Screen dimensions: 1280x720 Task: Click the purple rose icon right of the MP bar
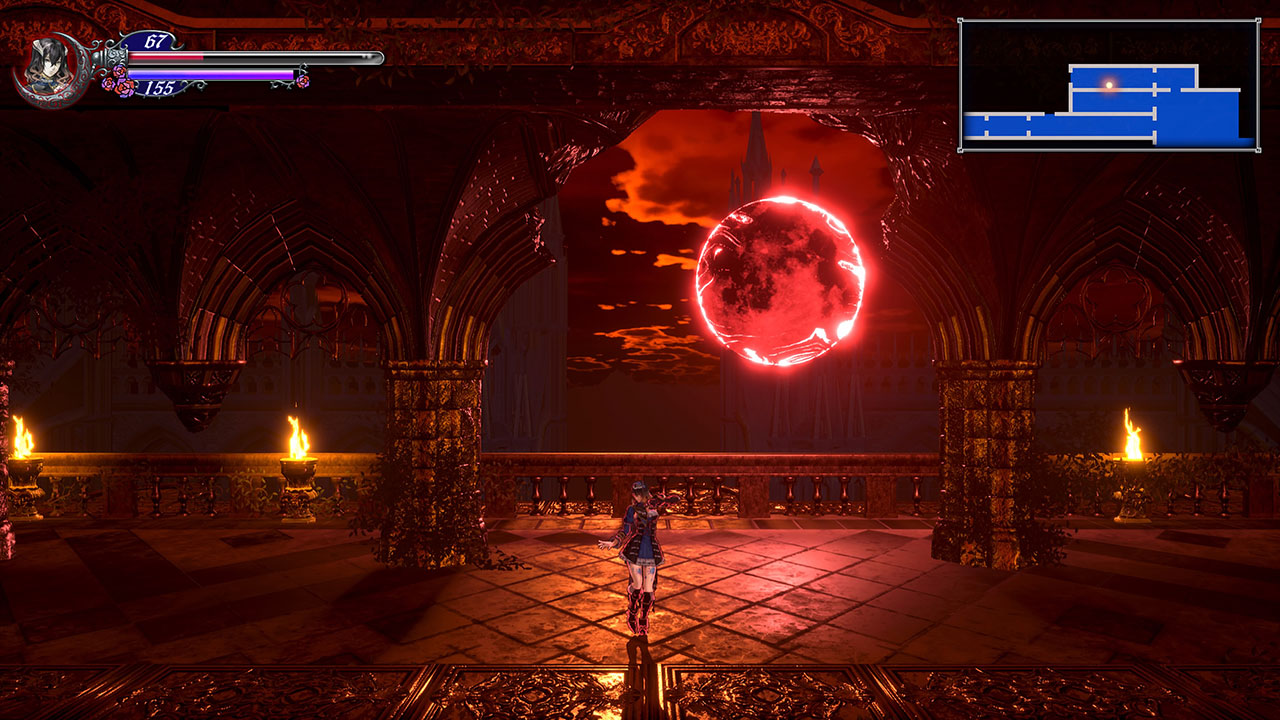pos(302,80)
